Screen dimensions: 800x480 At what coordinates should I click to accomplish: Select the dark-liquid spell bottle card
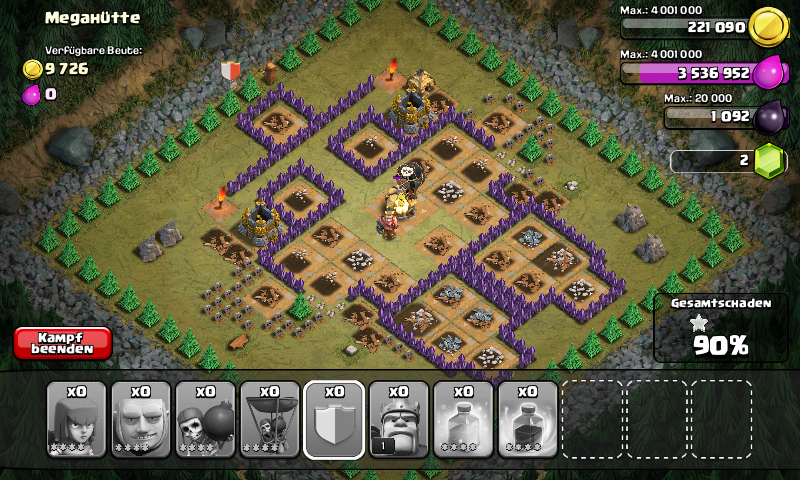click(527, 419)
